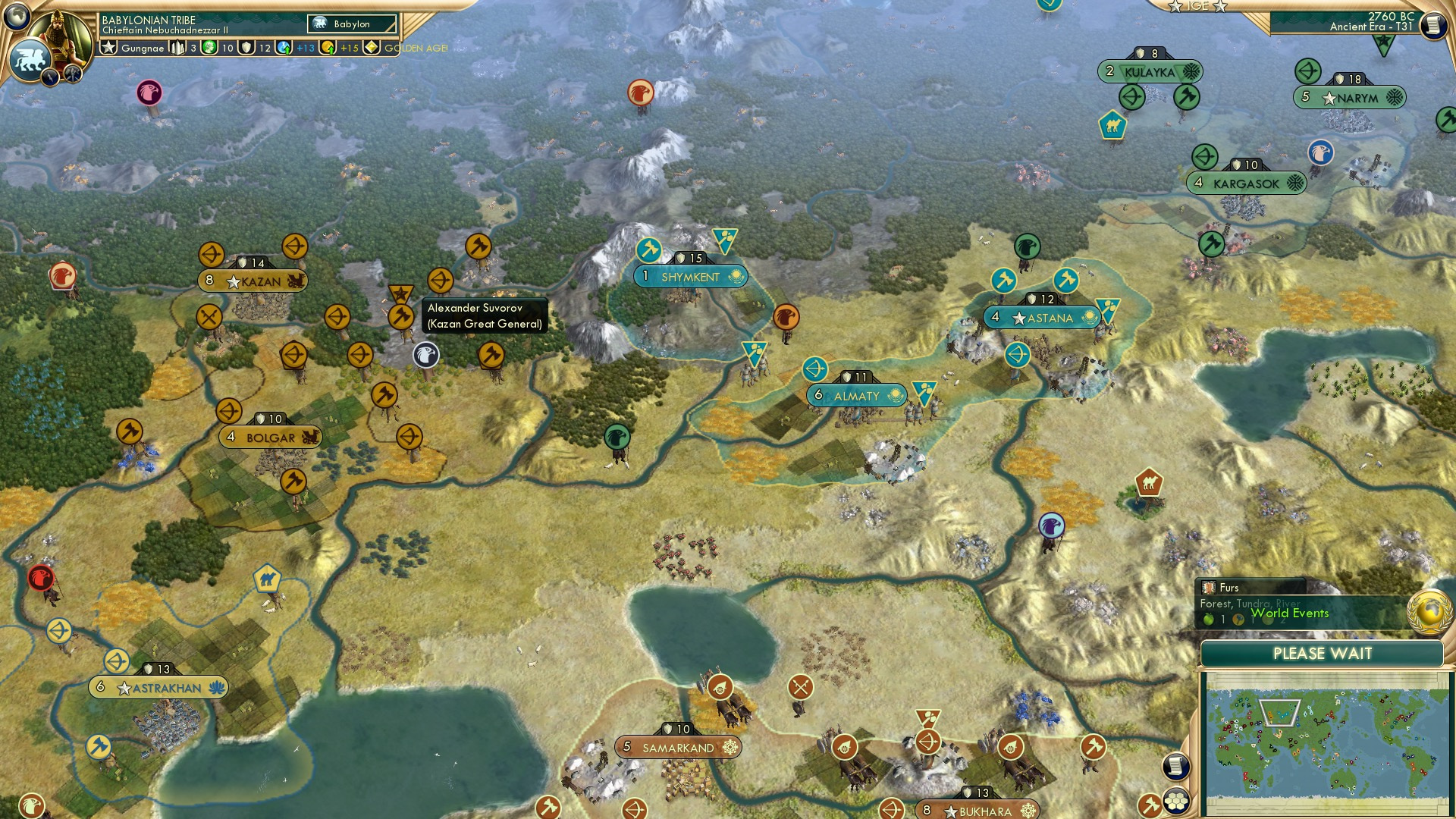This screenshot has height=819, width=1456.
Task: Open the notification log scroll icon
Action: point(1176,765)
